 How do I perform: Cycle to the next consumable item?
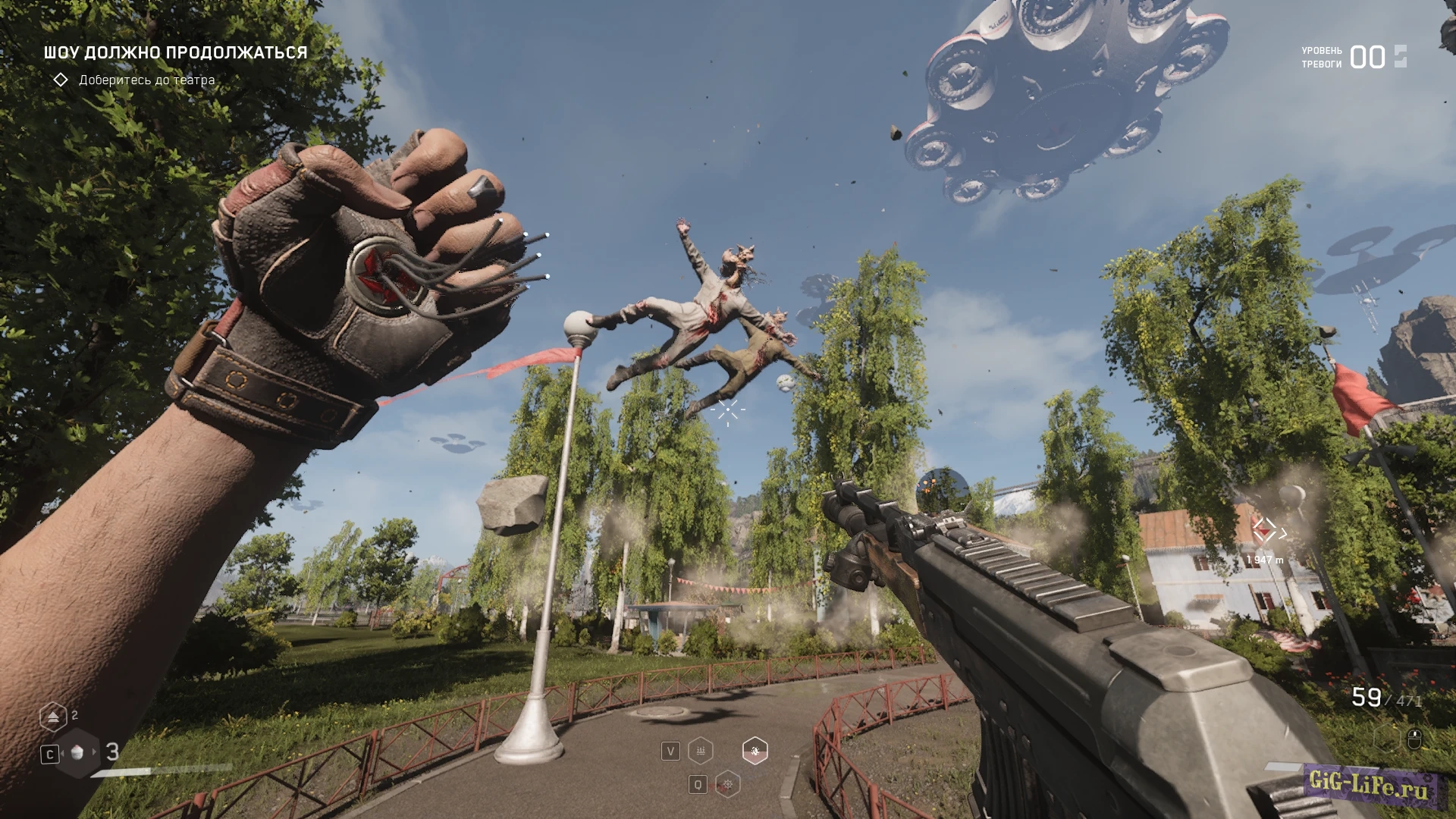tap(95, 752)
